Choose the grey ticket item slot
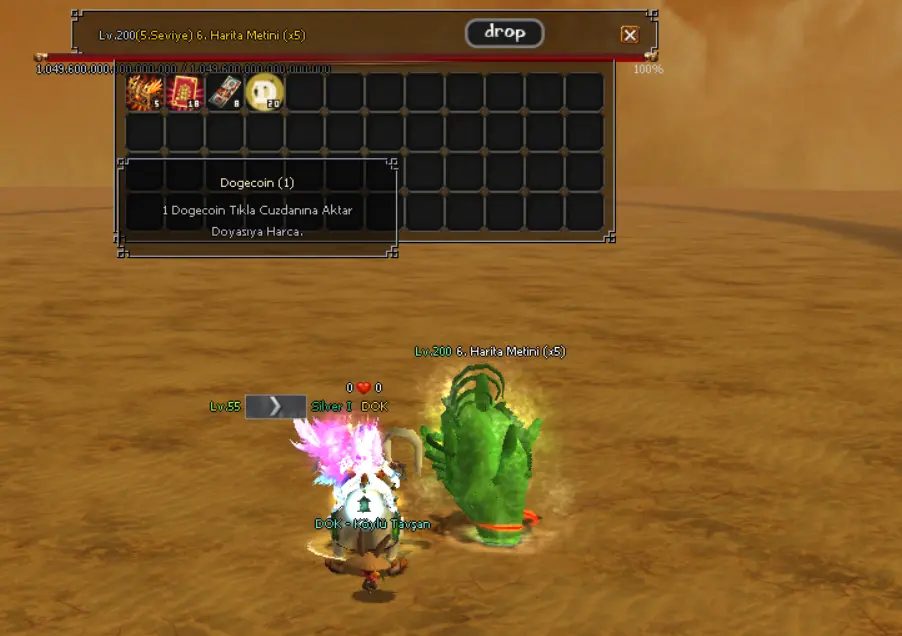 tap(225, 92)
